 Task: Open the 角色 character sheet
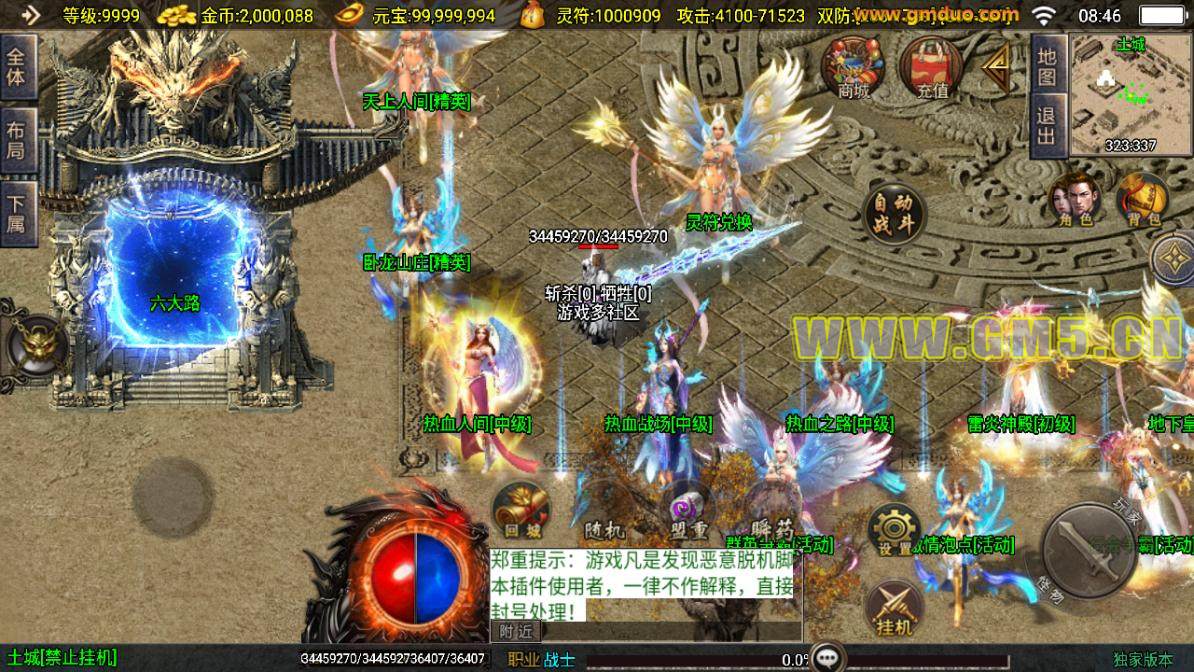click(1070, 201)
